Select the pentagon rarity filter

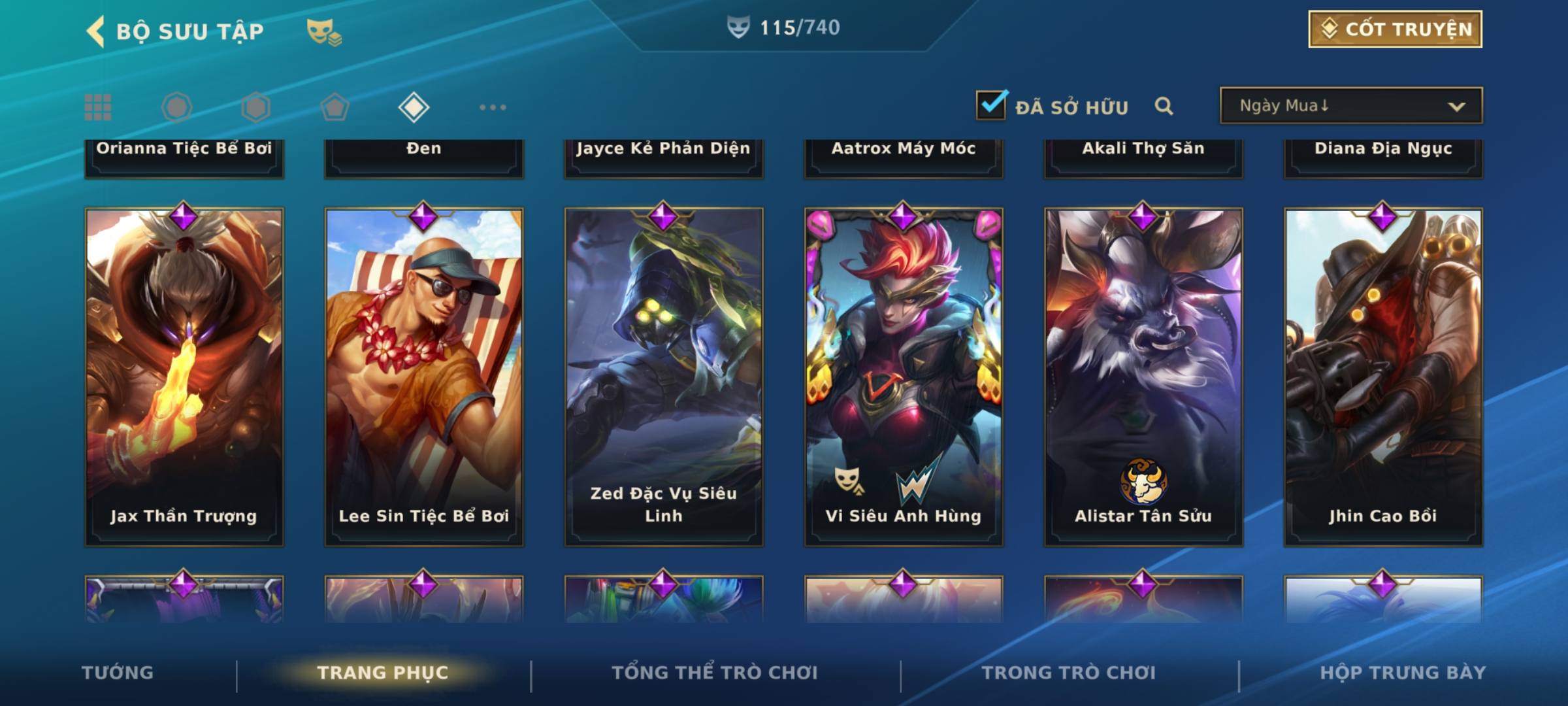pos(335,107)
